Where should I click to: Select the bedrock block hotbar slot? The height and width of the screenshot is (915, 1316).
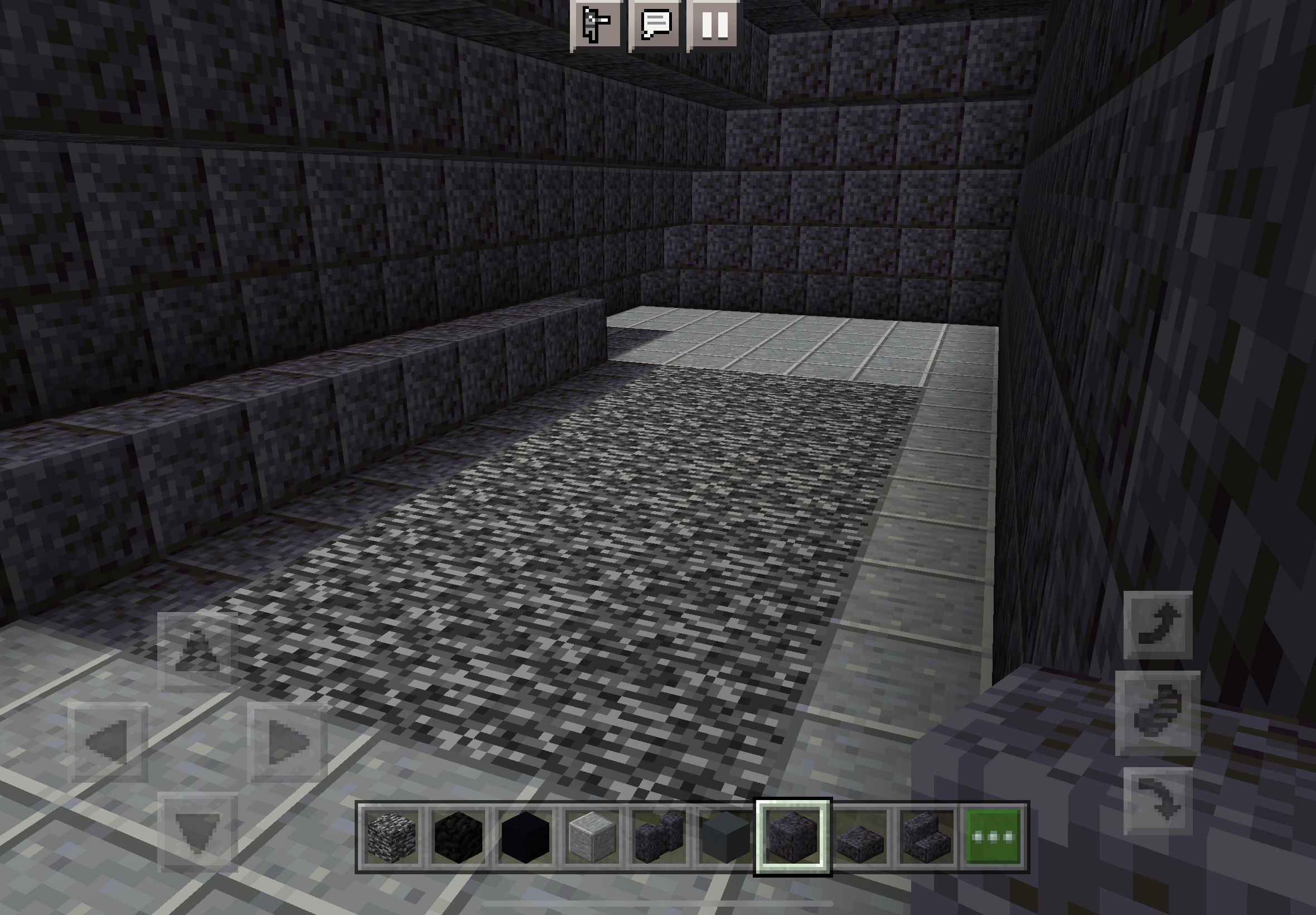[391, 836]
